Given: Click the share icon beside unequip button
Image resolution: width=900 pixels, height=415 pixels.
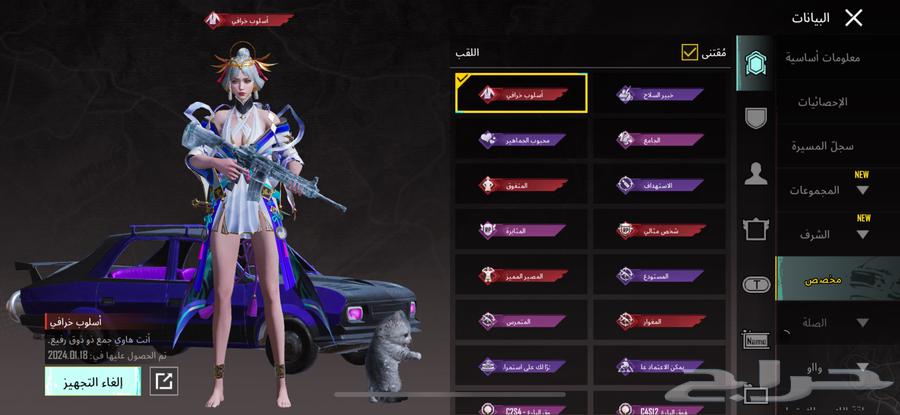Looking at the screenshot, I should coord(163,381).
